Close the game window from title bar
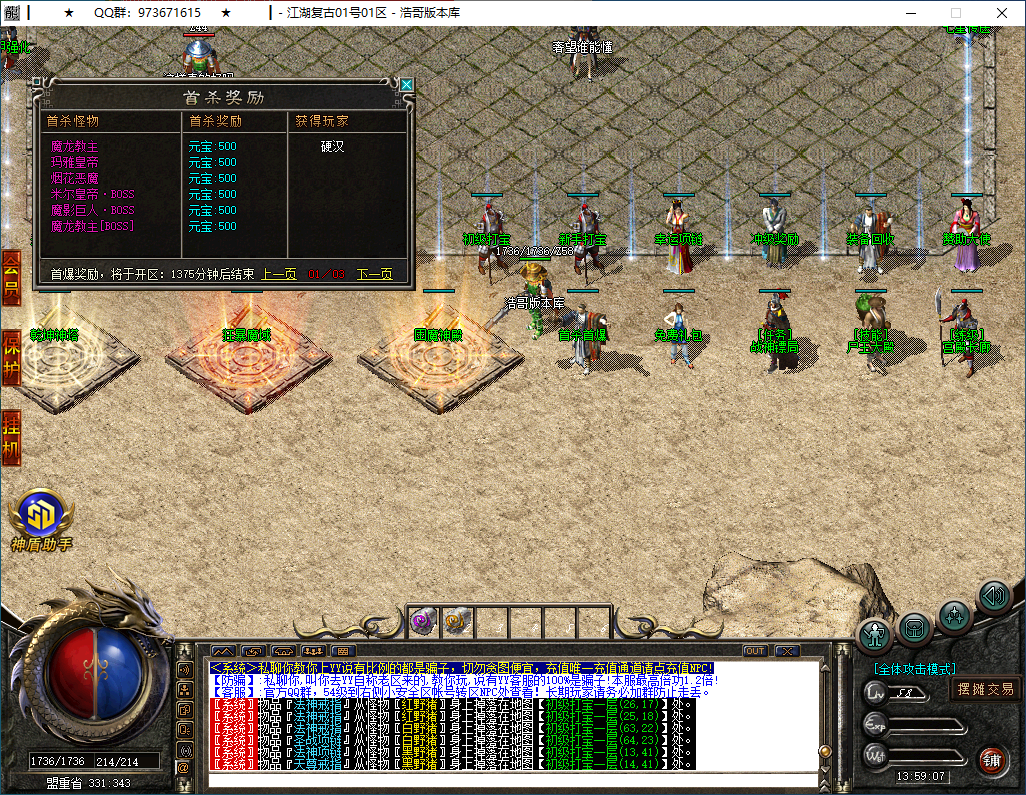Image resolution: width=1026 pixels, height=795 pixels. click(x=1002, y=13)
